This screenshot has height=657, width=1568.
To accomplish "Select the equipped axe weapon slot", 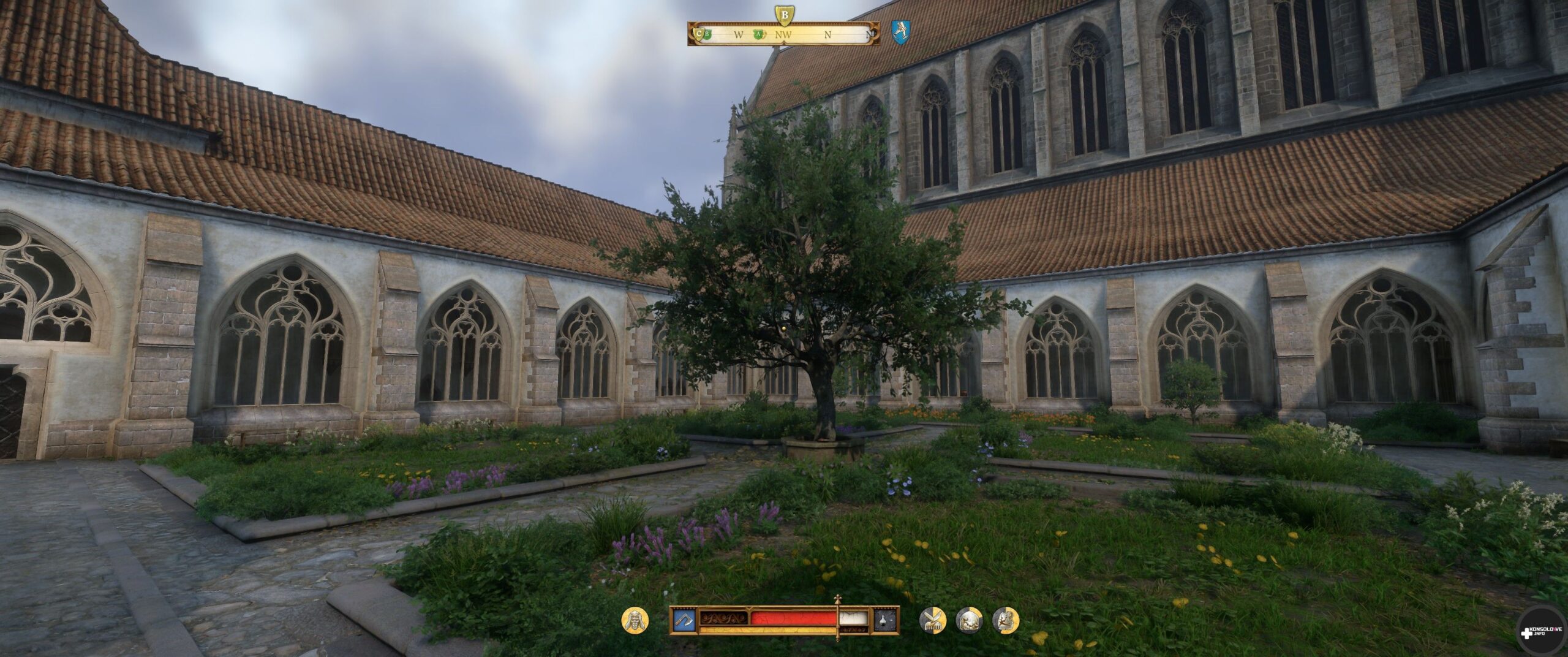I will pyautogui.click(x=683, y=620).
